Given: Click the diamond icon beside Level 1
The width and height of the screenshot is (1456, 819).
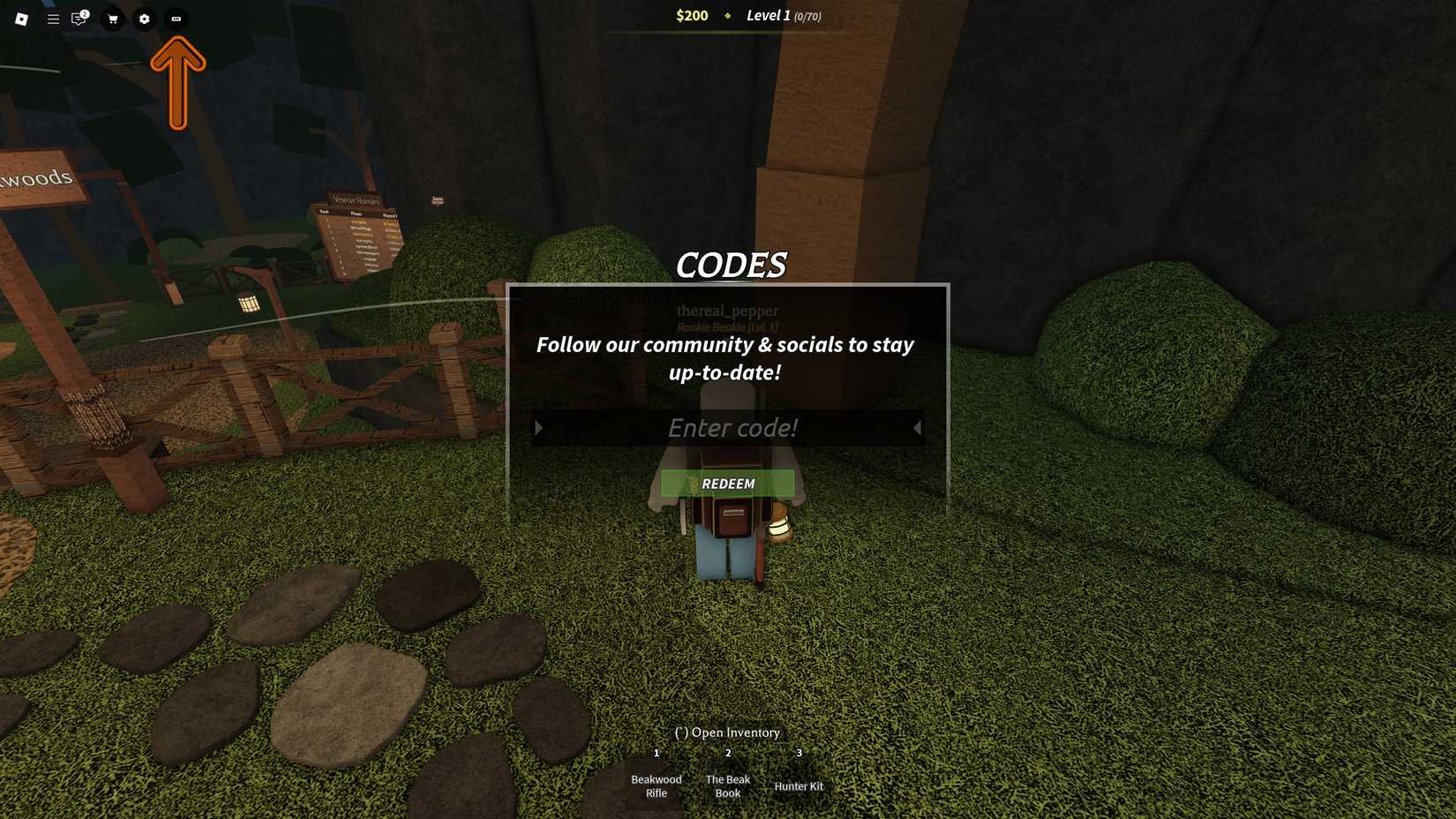Looking at the screenshot, I should tap(727, 16).
